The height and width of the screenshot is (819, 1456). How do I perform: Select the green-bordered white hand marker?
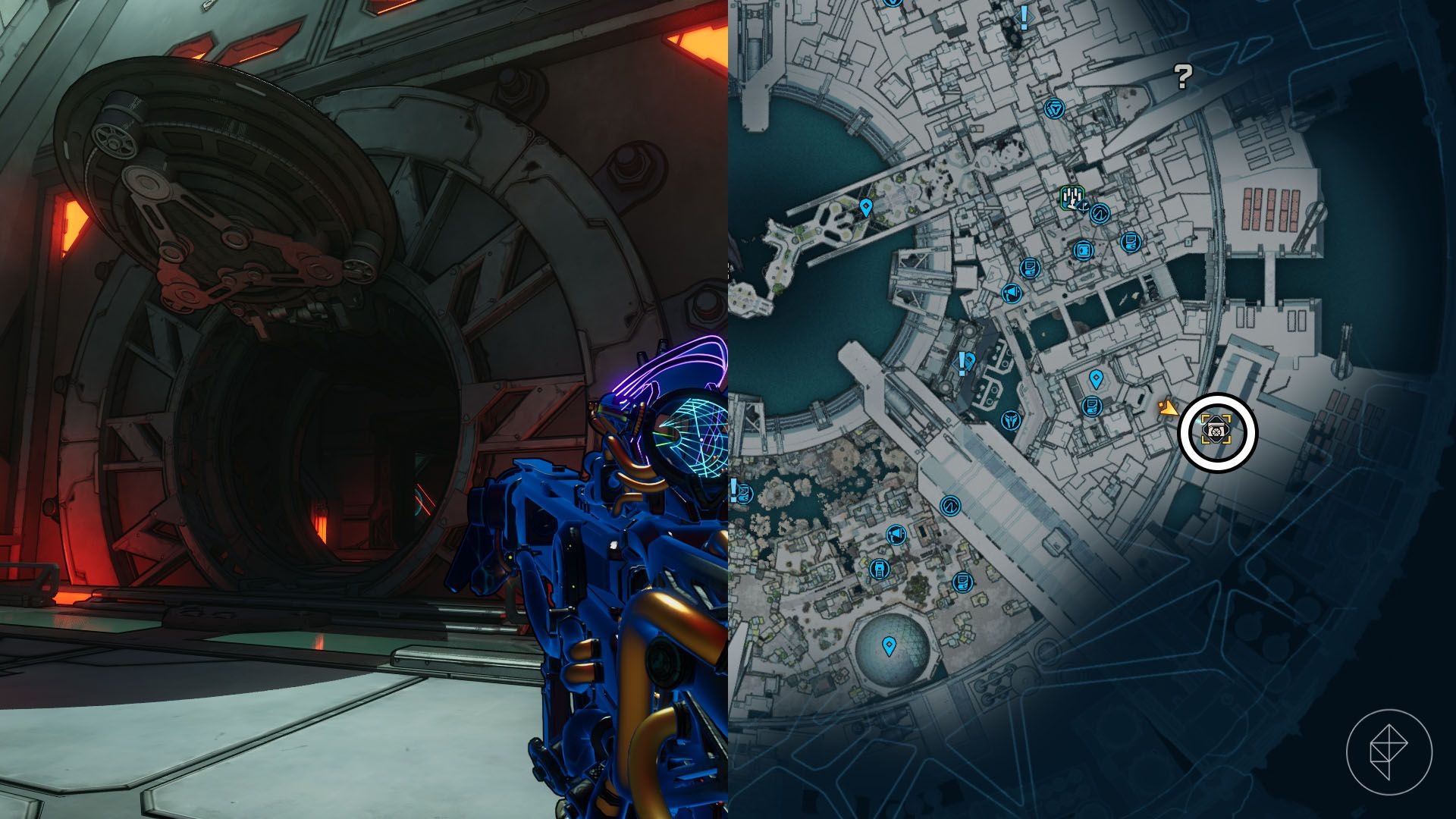[x=1072, y=198]
